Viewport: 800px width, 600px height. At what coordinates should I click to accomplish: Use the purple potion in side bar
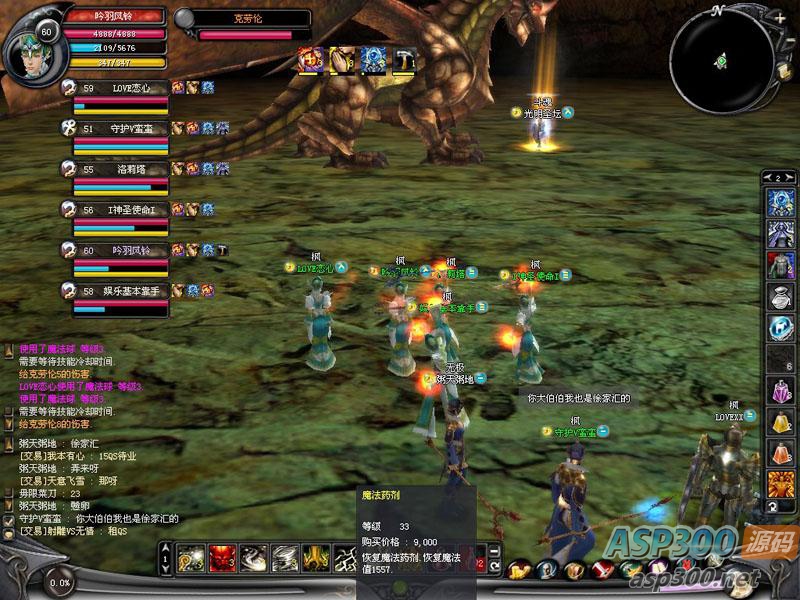(780, 390)
